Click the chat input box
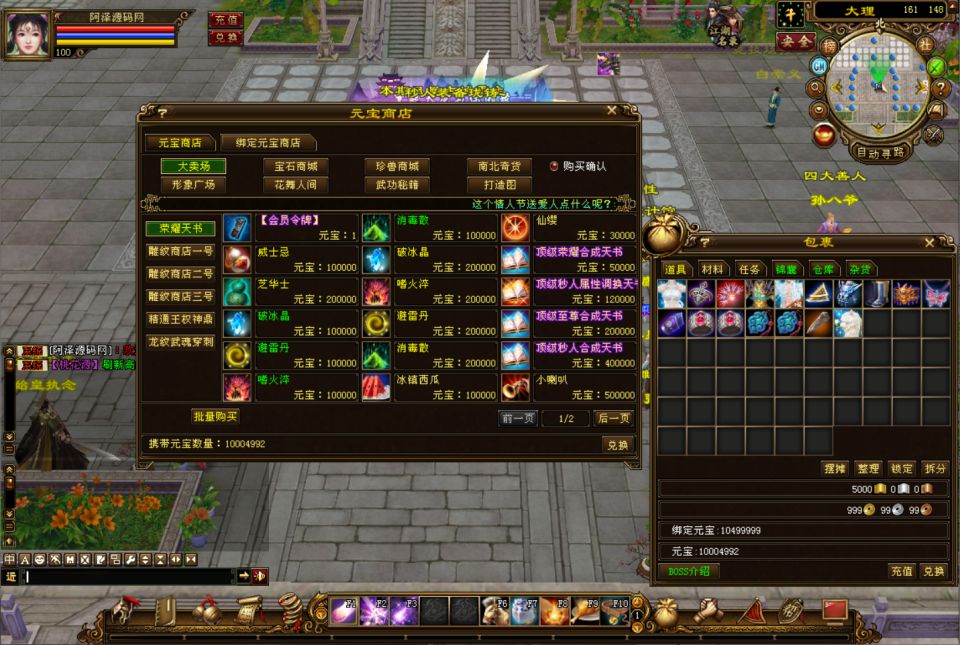Viewport: 960px width, 645px height. click(130, 576)
